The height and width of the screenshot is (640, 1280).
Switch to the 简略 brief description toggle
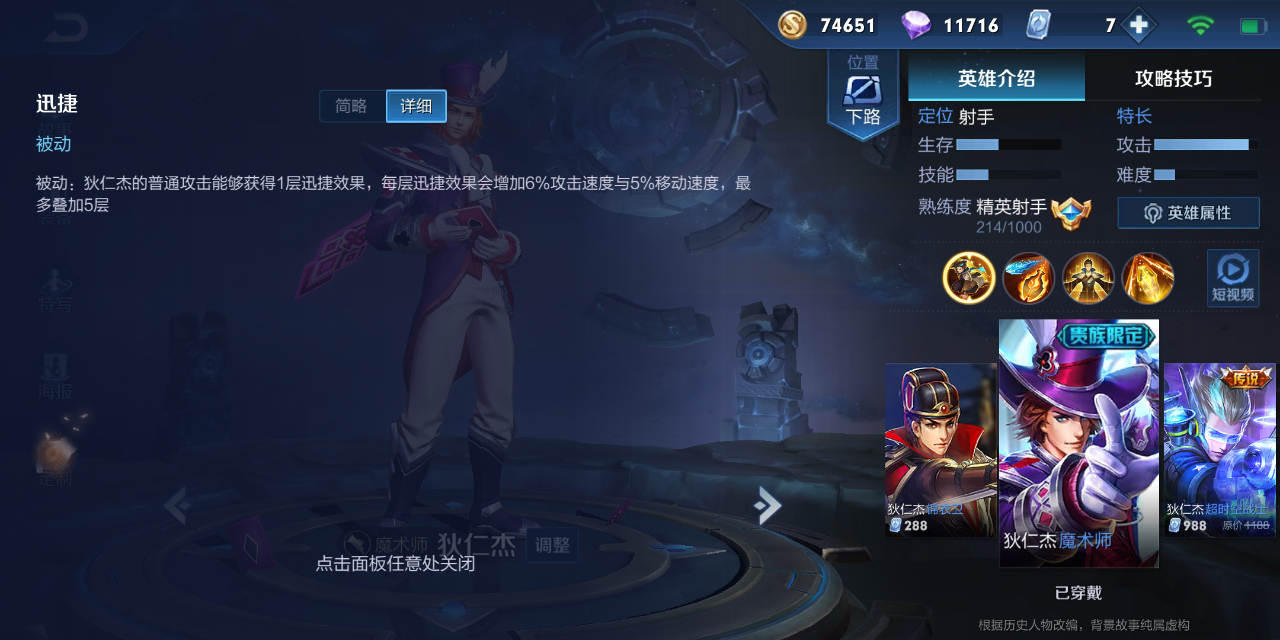click(351, 106)
